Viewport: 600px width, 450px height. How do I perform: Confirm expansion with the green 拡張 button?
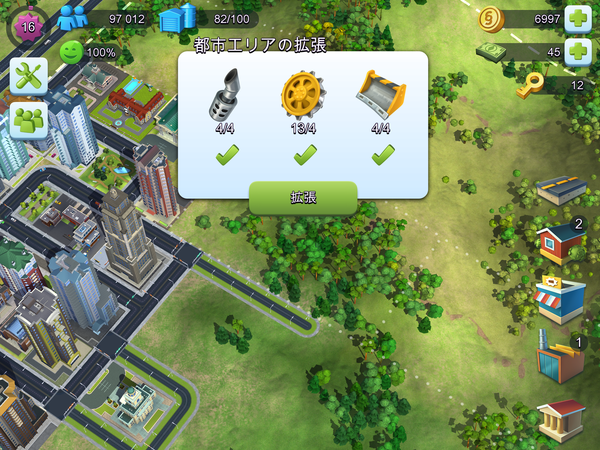tap(303, 198)
